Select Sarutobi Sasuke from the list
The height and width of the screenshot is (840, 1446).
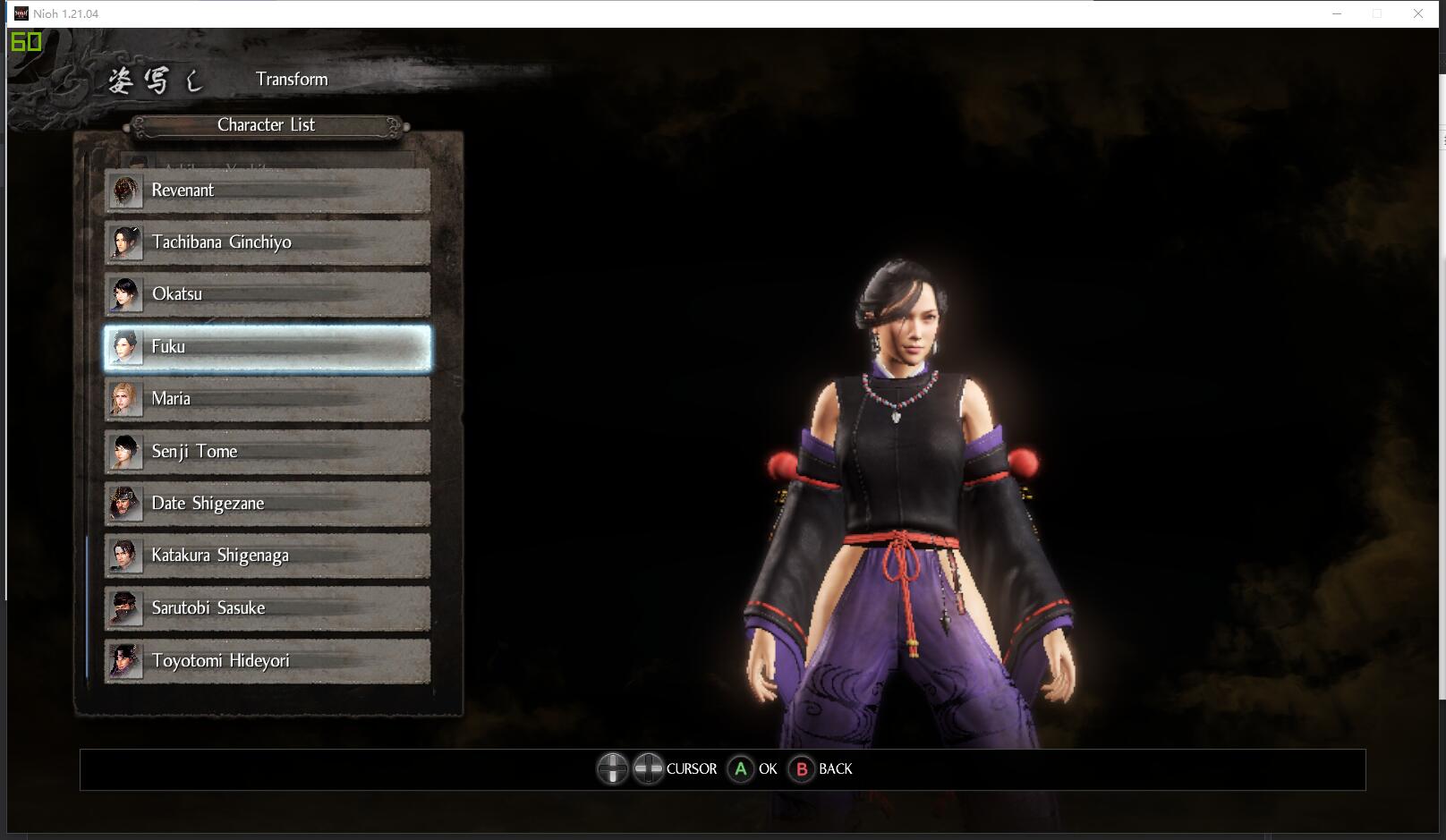tap(267, 608)
